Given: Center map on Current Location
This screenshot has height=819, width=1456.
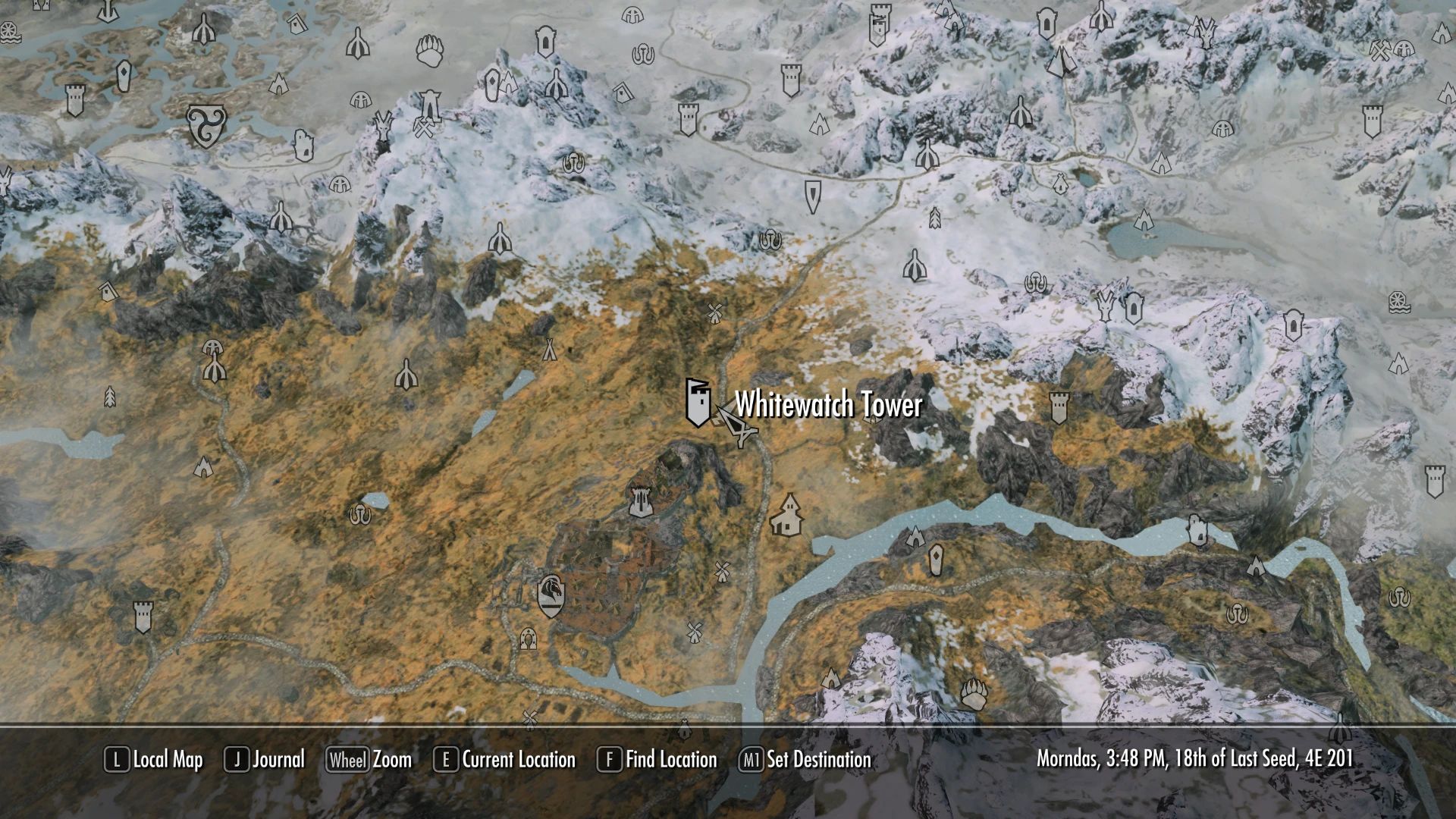Looking at the screenshot, I should (504, 760).
